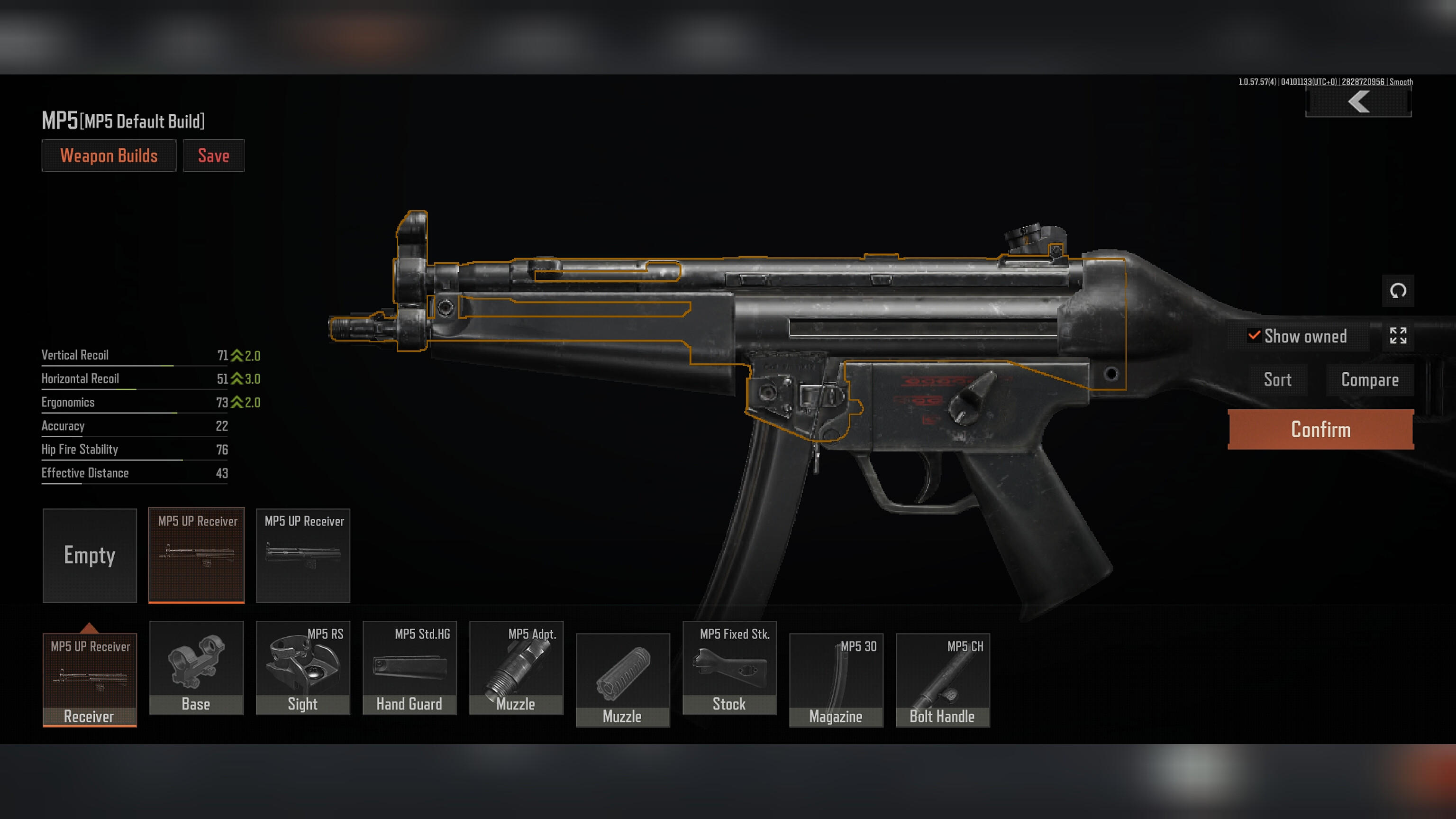
Task: Choose the Empty receiver option
Action: coord(89,555)
